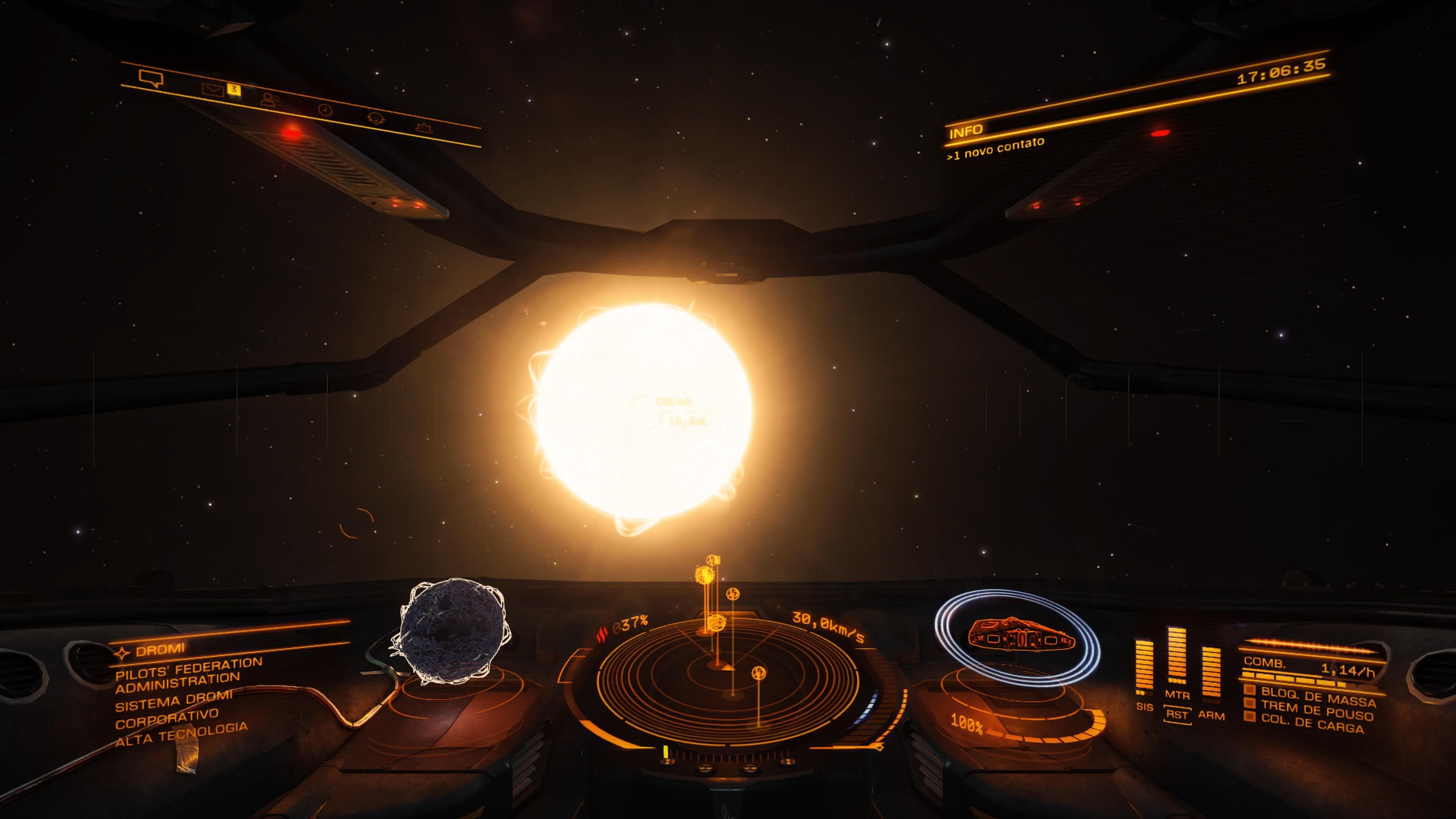Show the clock history tab
Viewport: 1456px width, 819px height.
325,109
